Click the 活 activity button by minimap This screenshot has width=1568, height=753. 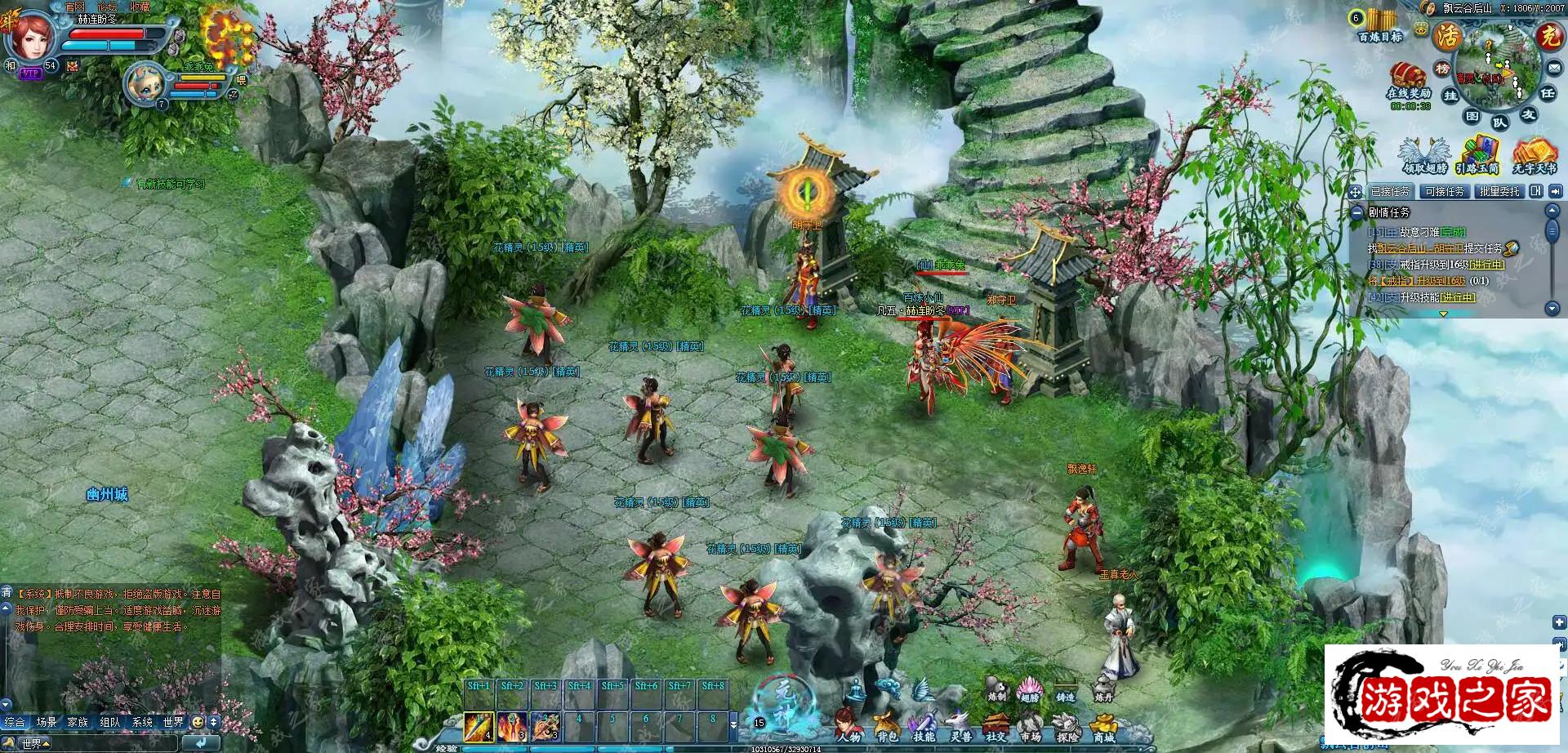point(1448,35)
